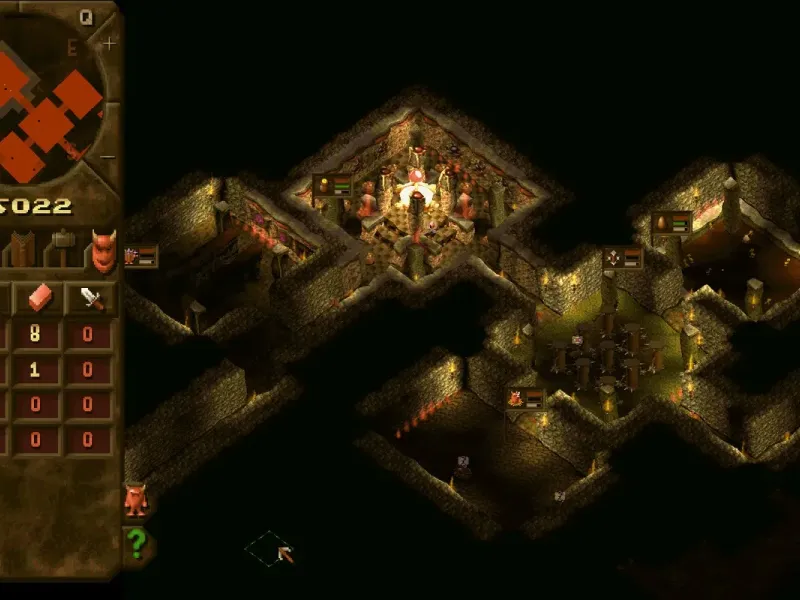Click the sword column header
Screen dimensions: 800x600
coord(90,298)
